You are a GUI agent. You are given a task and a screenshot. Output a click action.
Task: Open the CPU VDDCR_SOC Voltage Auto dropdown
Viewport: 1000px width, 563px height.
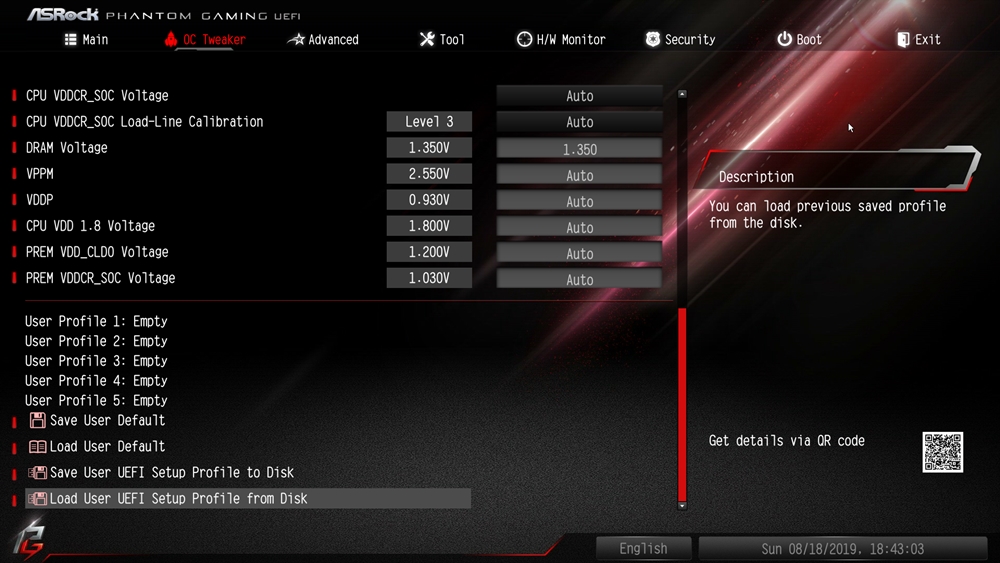[x=579, y=96]
